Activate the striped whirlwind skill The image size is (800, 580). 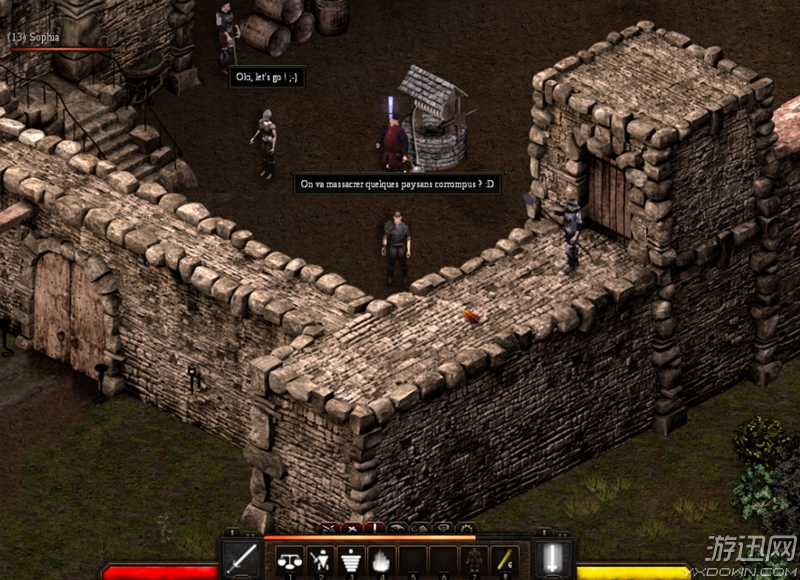point(352,561)
